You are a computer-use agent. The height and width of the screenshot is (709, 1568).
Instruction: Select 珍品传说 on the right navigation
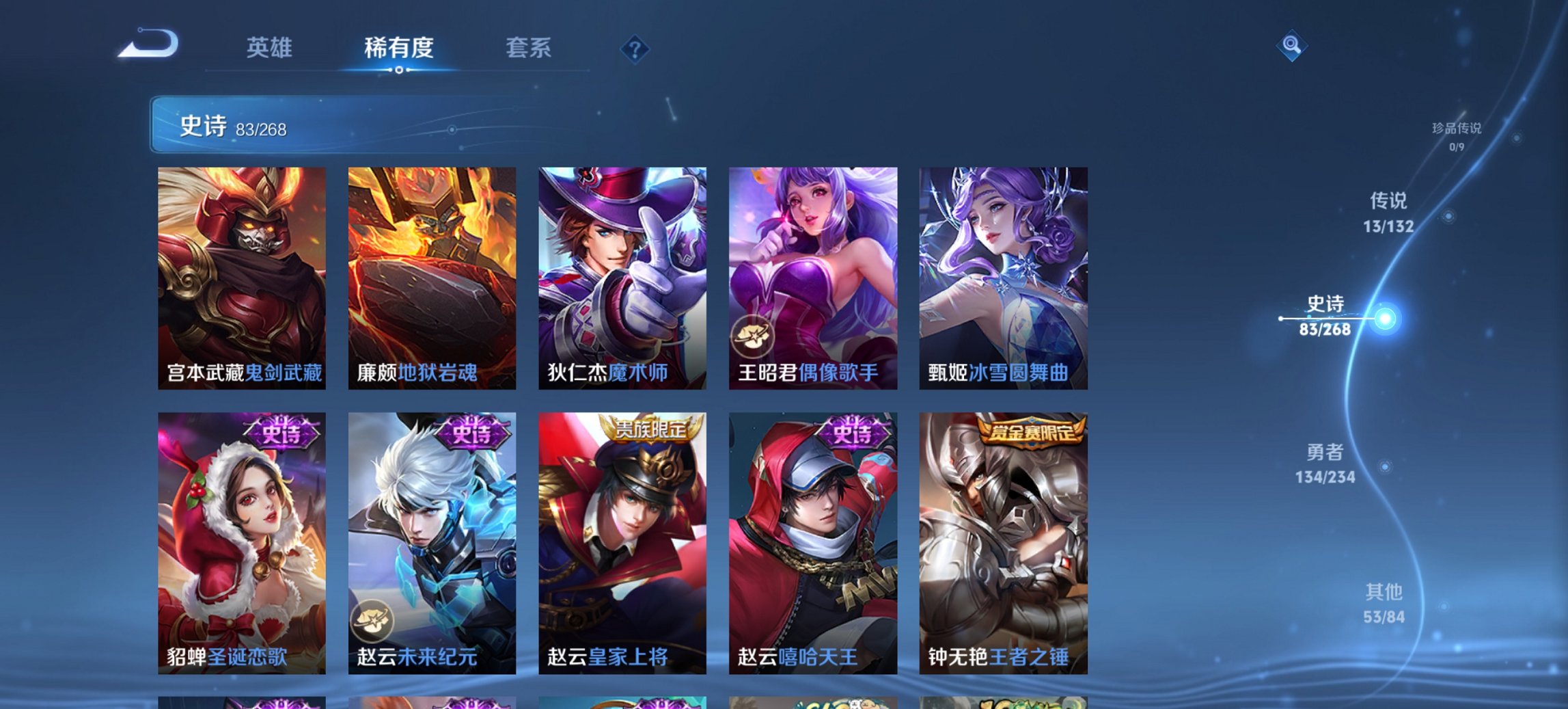point(1455,133)
